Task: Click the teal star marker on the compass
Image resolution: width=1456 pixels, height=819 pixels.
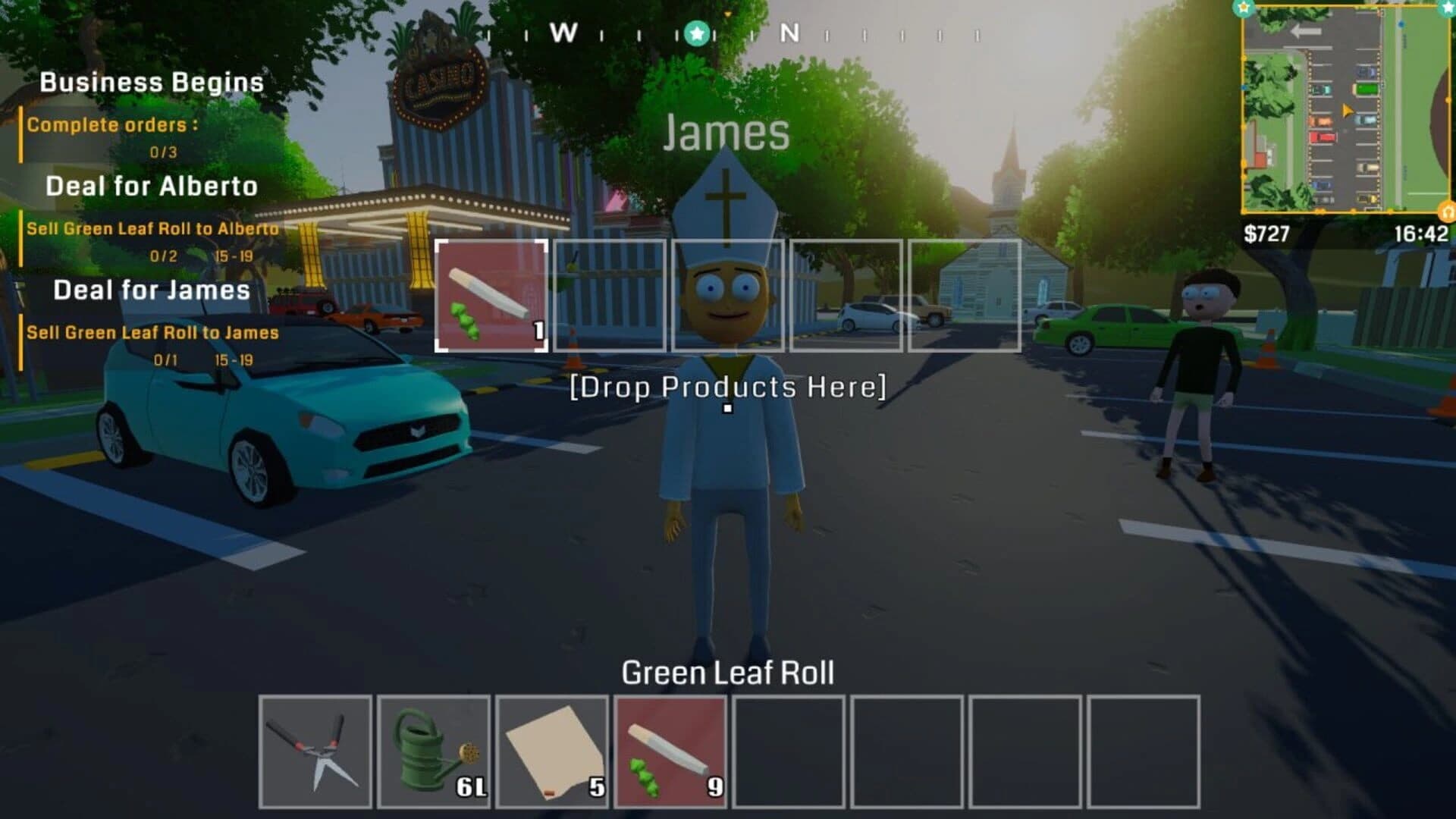Action: click(695, 33)
